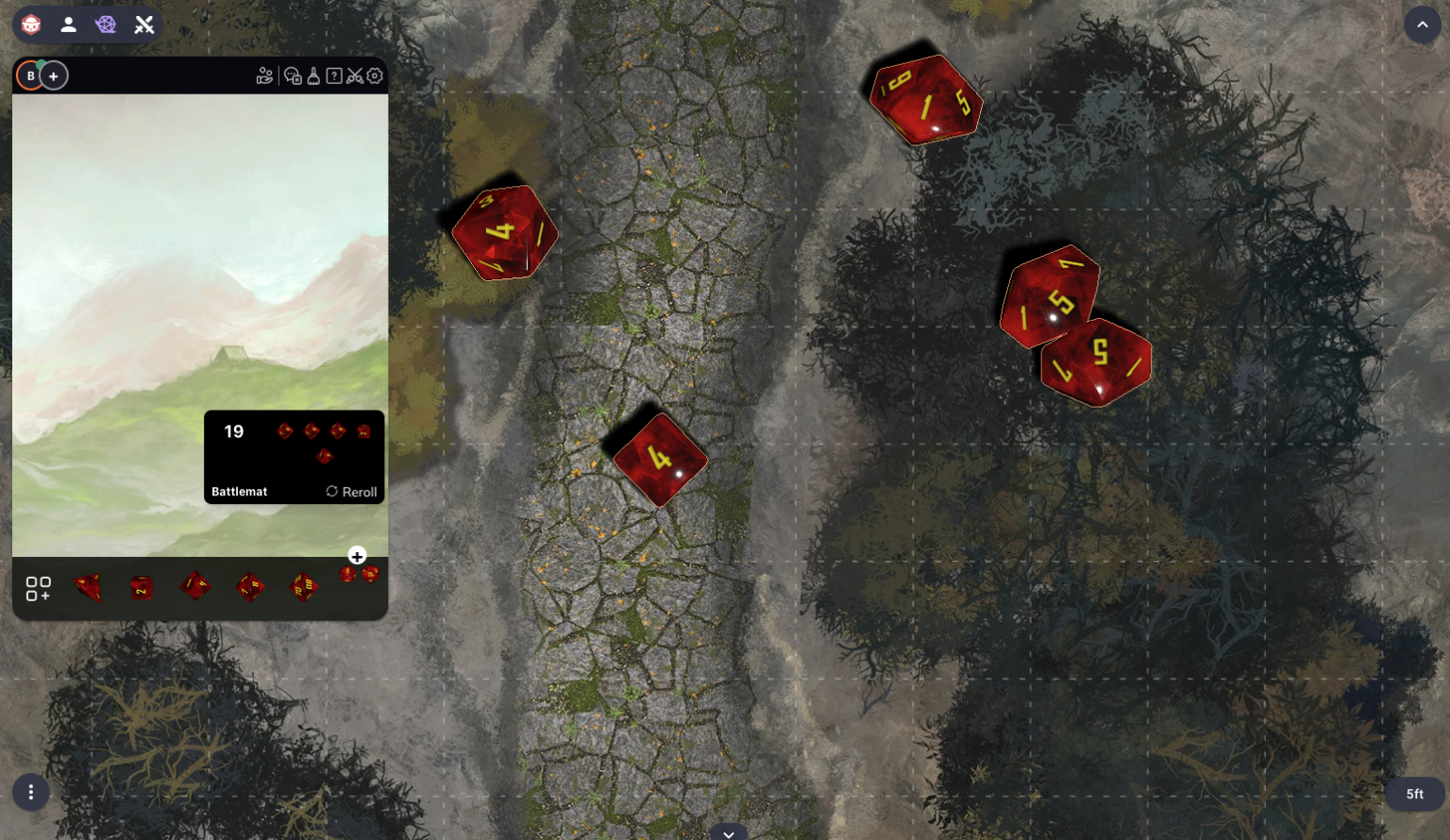Open the dice tray settings gear
Image resolution: width=1450 pixels, height=840 pixels.
(375, 76)
